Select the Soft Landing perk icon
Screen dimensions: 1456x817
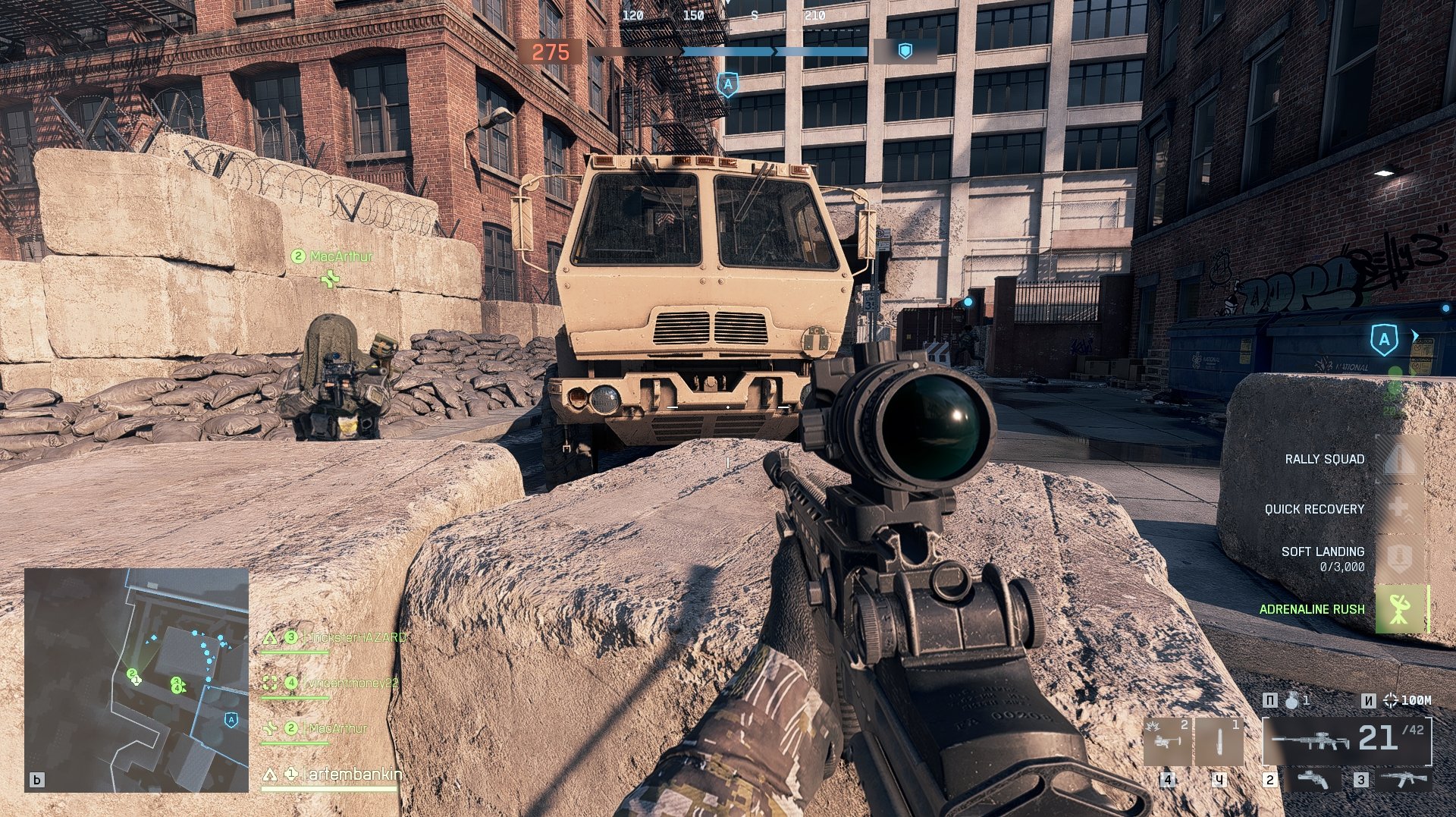[1399, 558]
